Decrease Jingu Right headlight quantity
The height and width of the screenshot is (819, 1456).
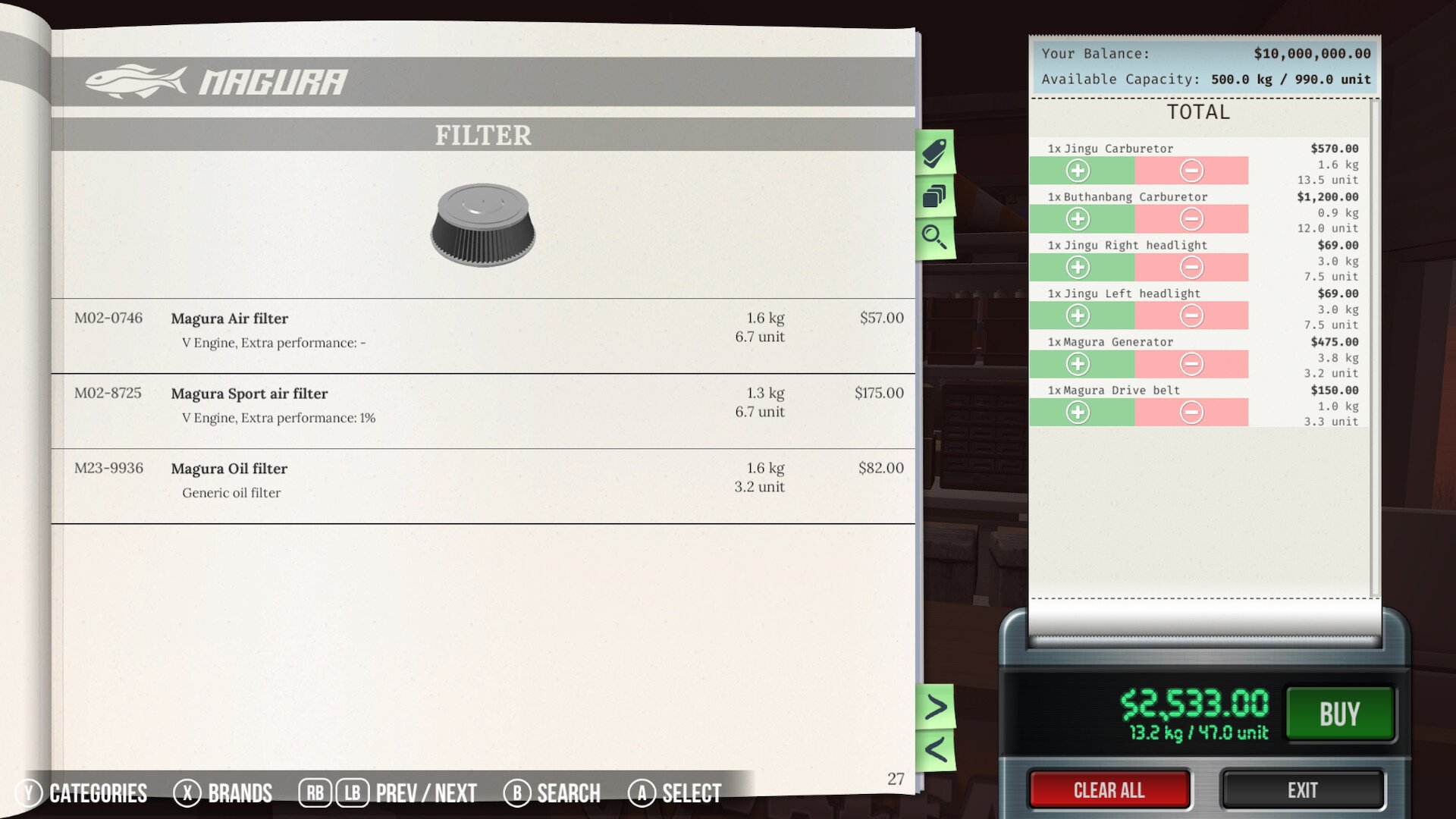coord(1191,268)
